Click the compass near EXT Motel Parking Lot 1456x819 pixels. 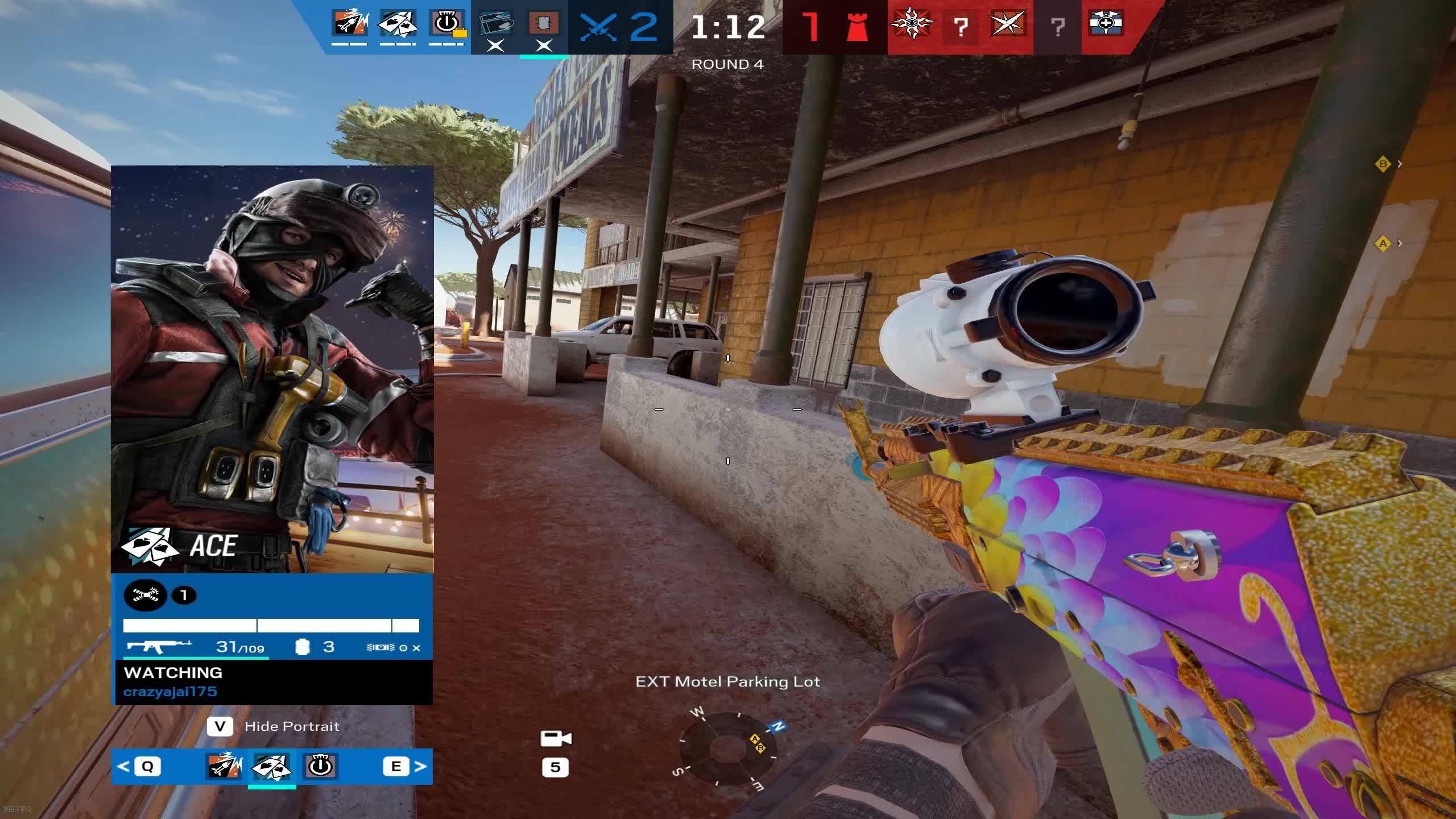(728, 751)
